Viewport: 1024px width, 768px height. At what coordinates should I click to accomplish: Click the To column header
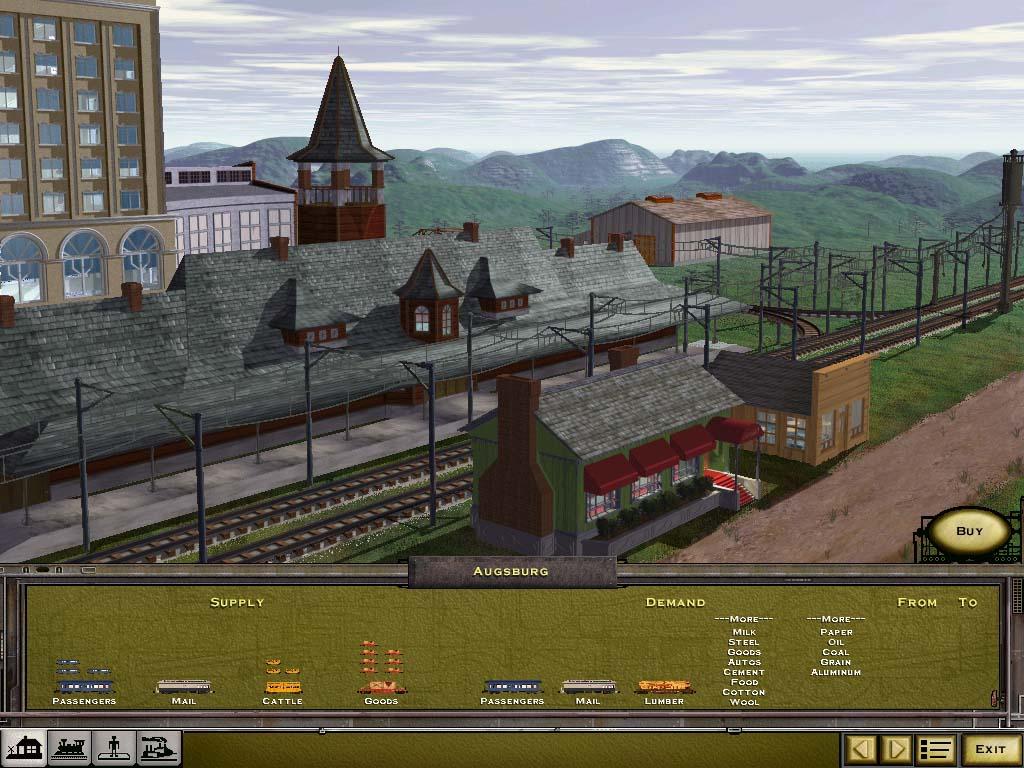[x=968, y=602]
